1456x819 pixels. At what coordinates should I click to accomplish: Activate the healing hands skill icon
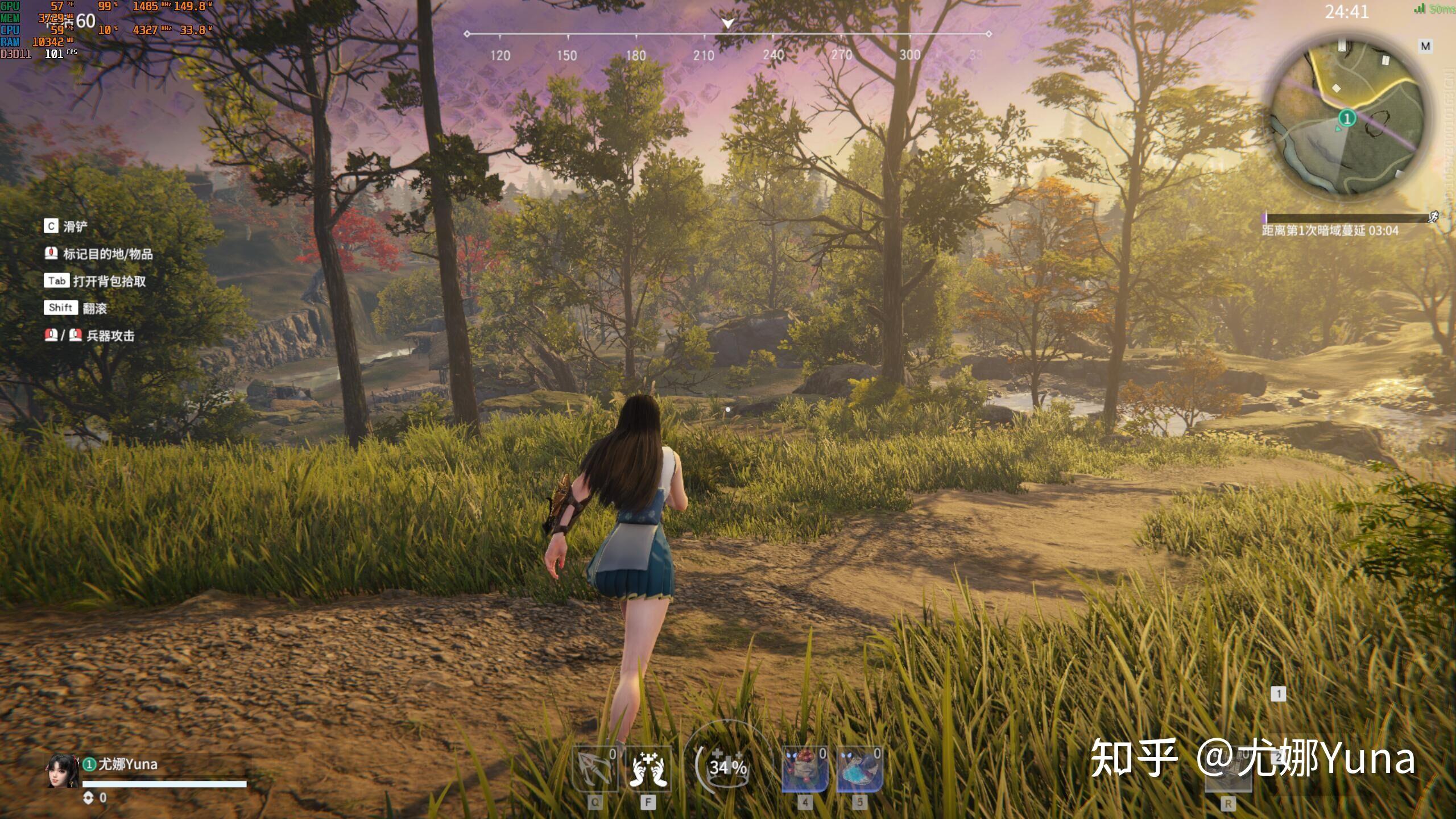[648, 769]
